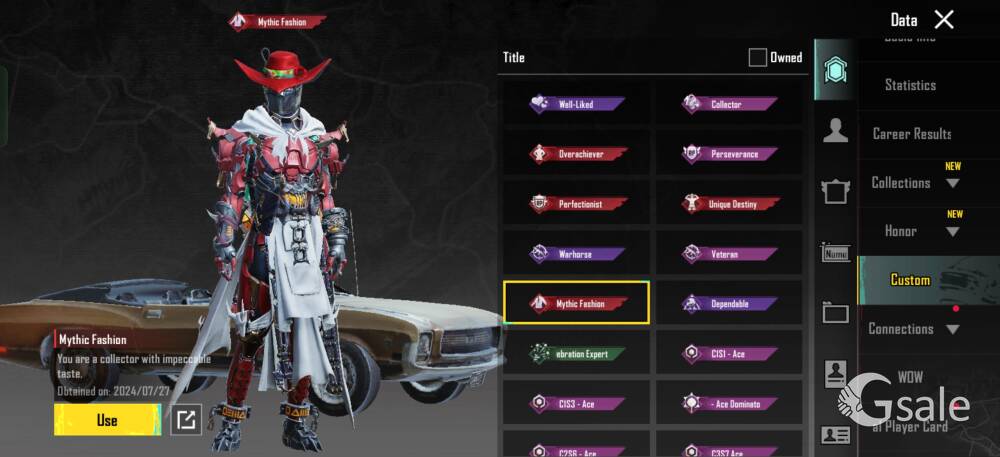The width and height of the screenshot is (1000, 457).
Task: Select the Overachiever title
Action: pyautogui.click(x=577, y=154)
